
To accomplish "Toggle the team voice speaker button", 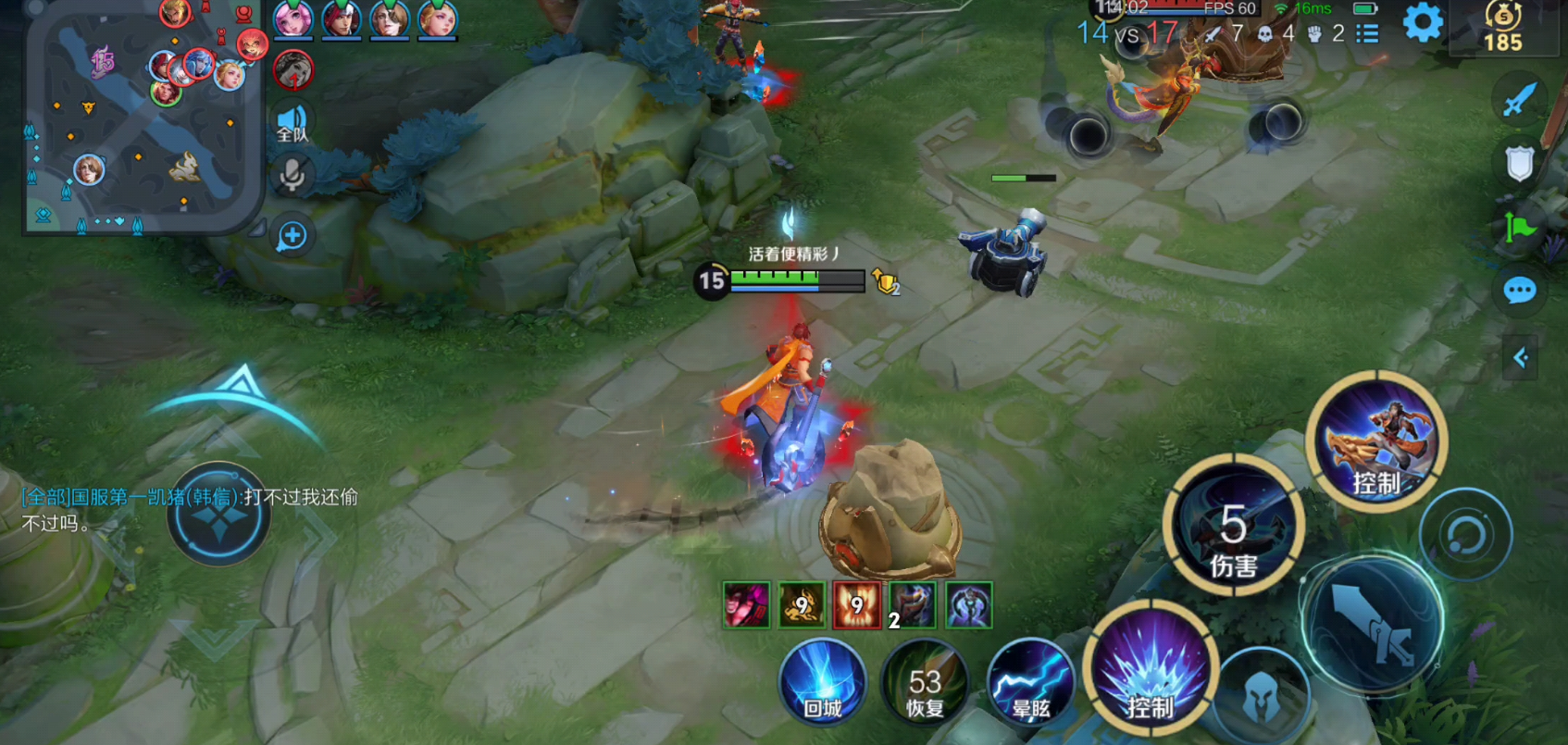I will 292,123.
